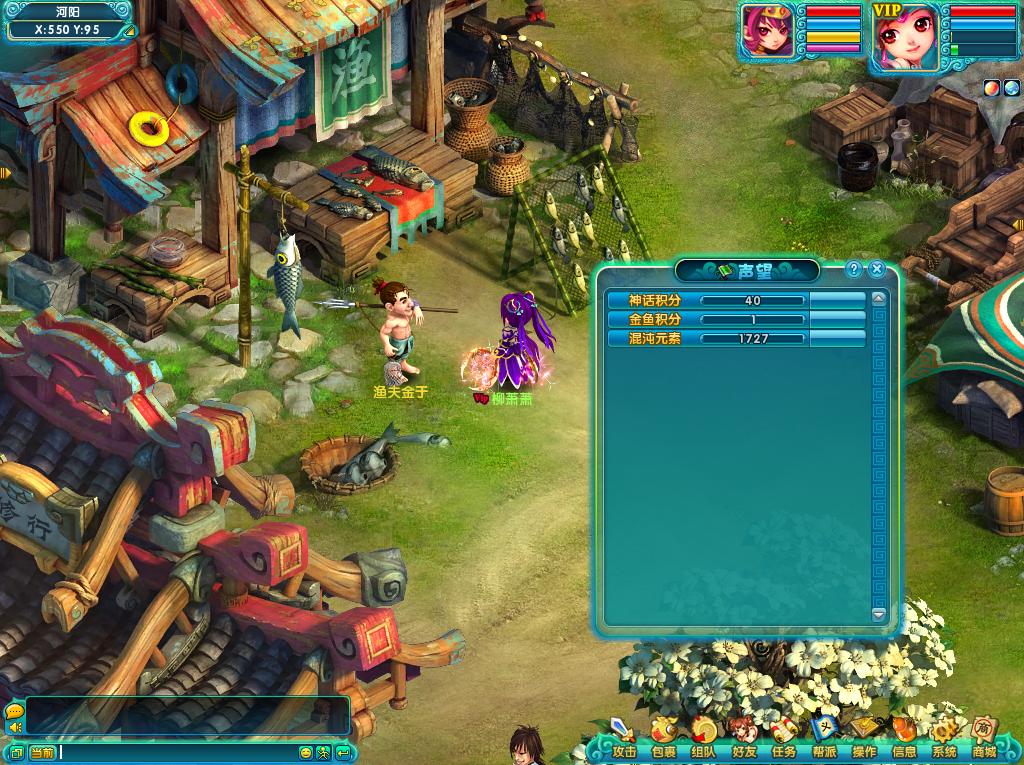Select the 神话积分 row
Image resolution: width=1024 pixels, height=765 pixels.
(736, 300)
